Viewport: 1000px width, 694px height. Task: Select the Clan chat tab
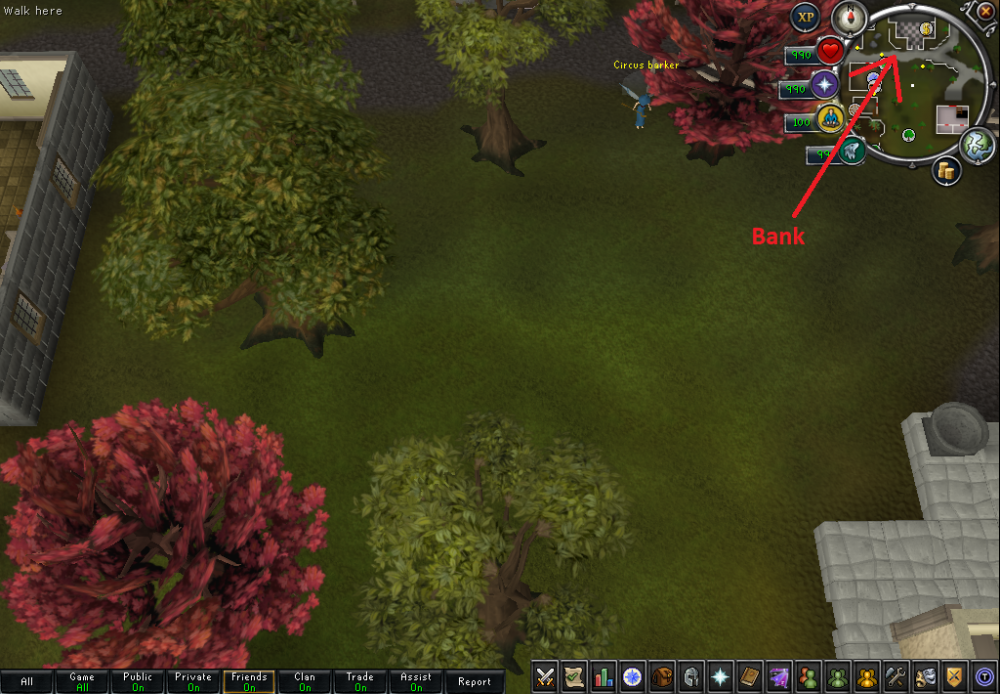pos(304,682)
